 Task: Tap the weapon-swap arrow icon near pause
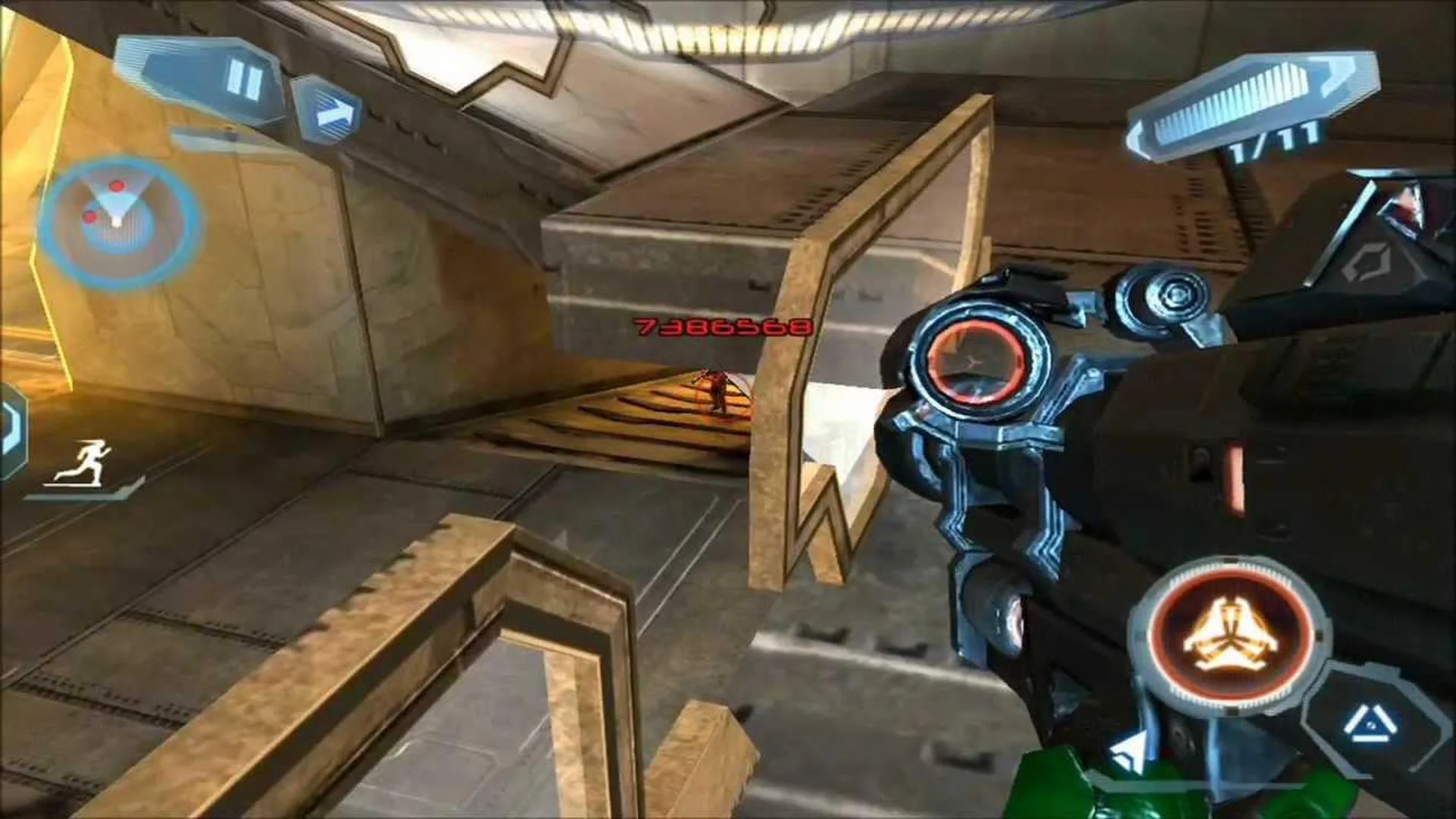pyautogui.click(x=331, y=114)
